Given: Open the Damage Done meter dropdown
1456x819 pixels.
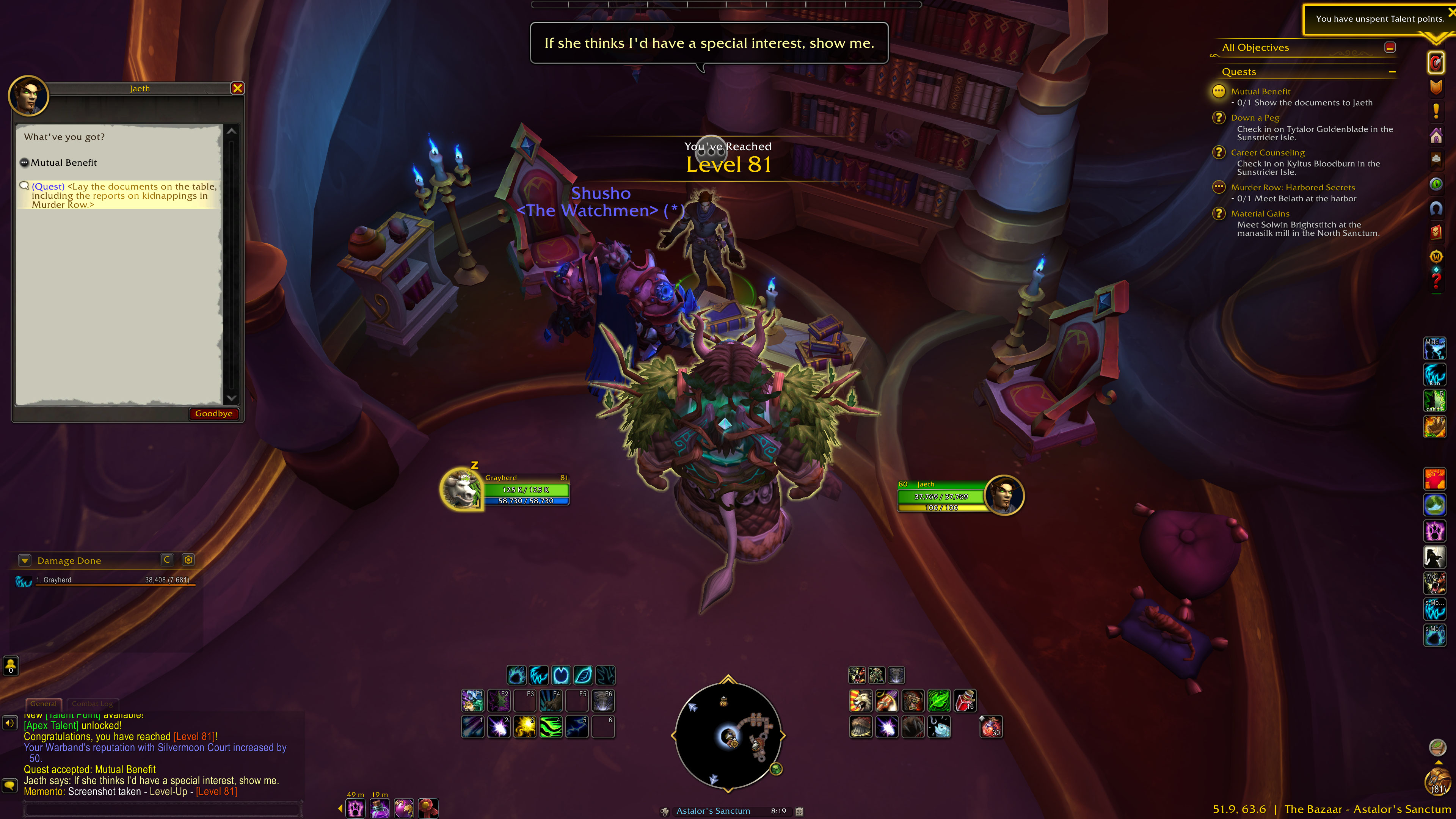Looking at the screenshot, I should pos(24,560).
